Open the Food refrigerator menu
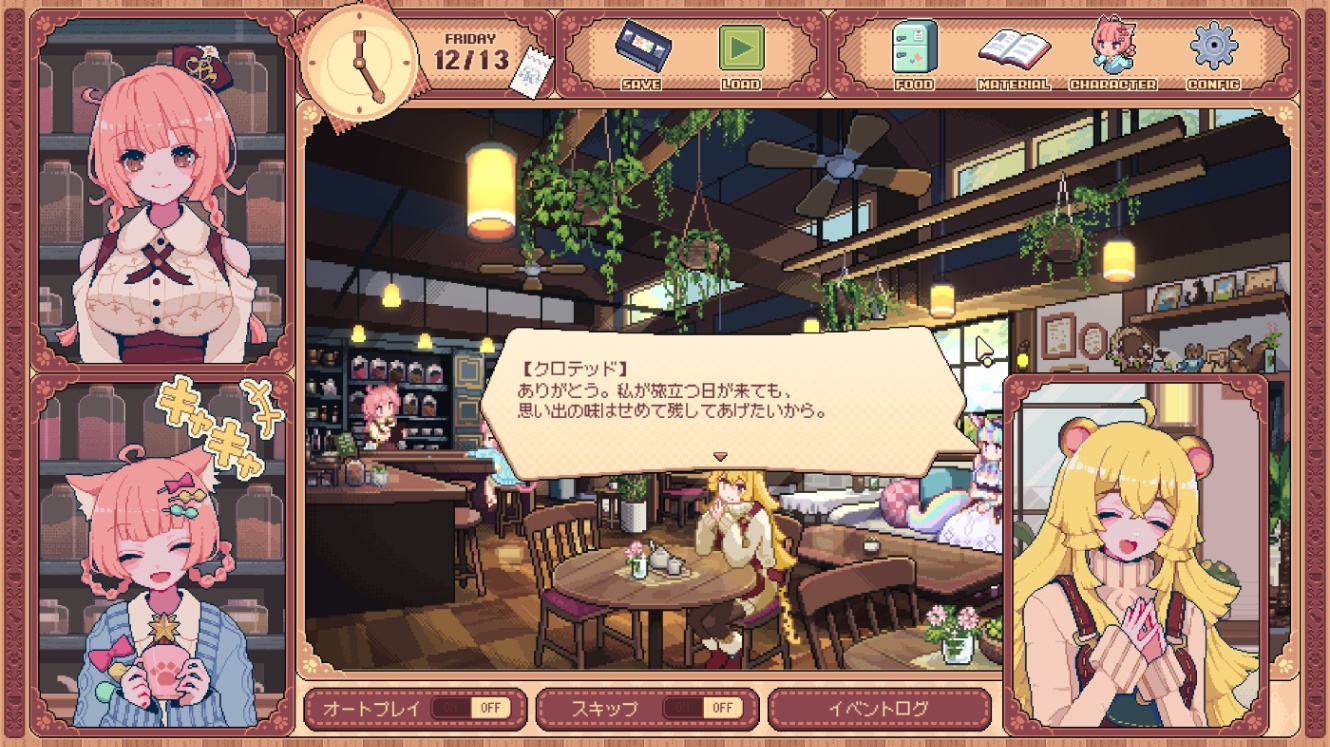Image resolution: width=1330 pixels, height=747 pixels. tap(914, 52)
